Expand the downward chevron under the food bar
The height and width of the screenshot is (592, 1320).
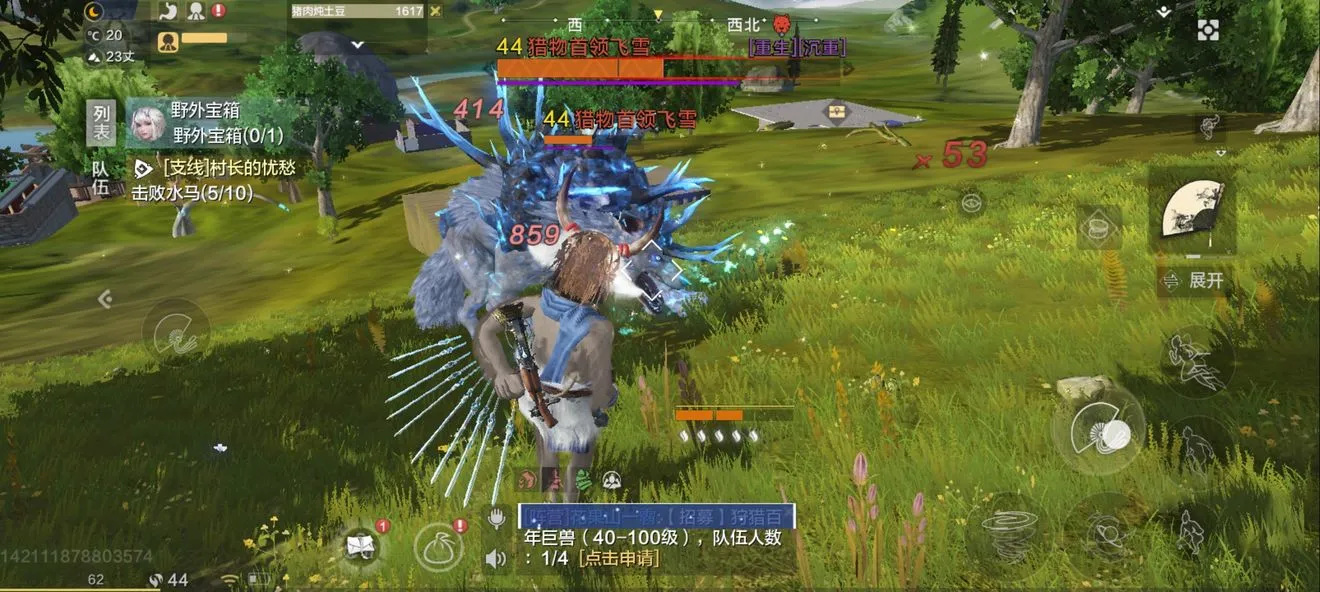[x=358, y=44]
